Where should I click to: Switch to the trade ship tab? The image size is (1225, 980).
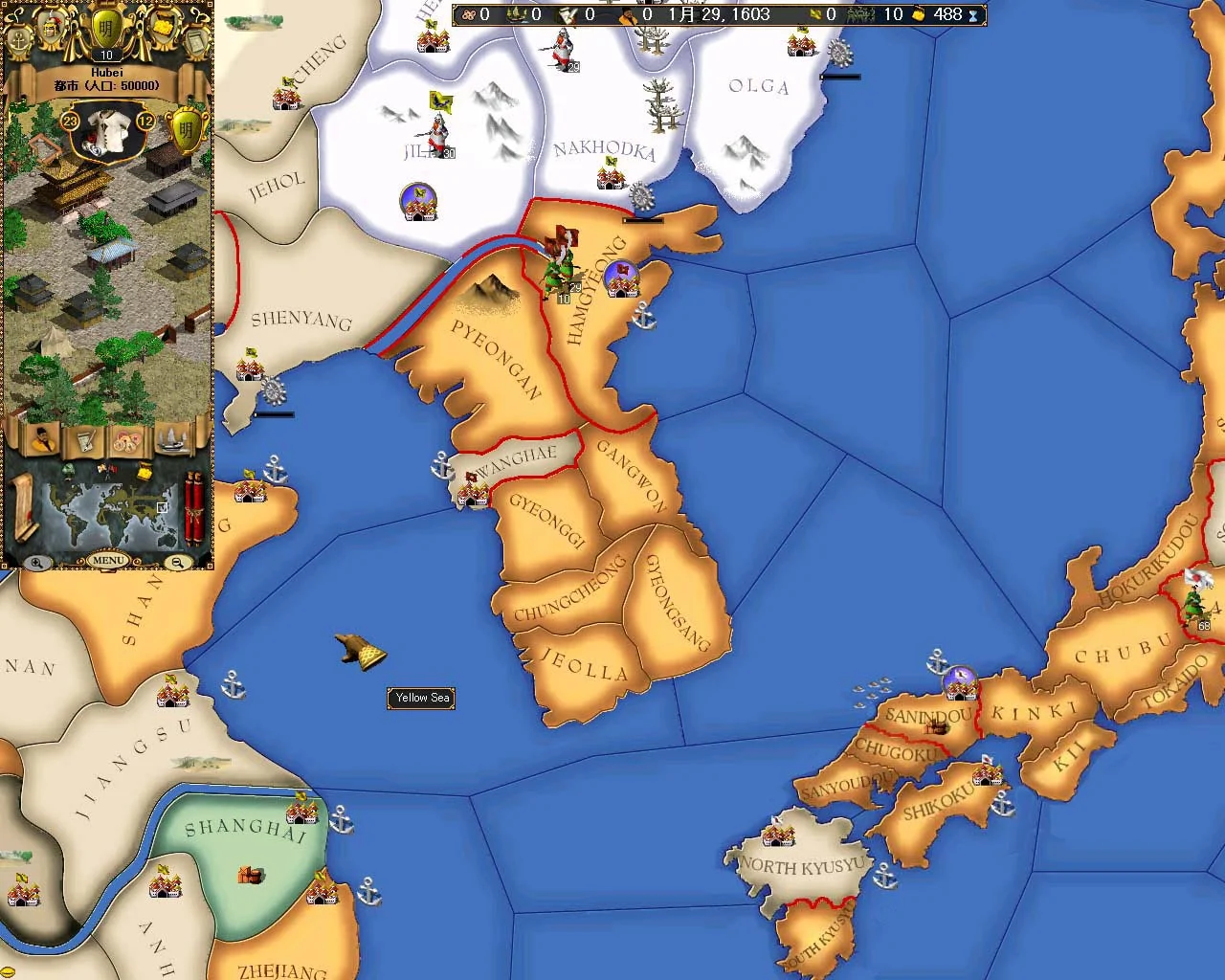point(172,440)
